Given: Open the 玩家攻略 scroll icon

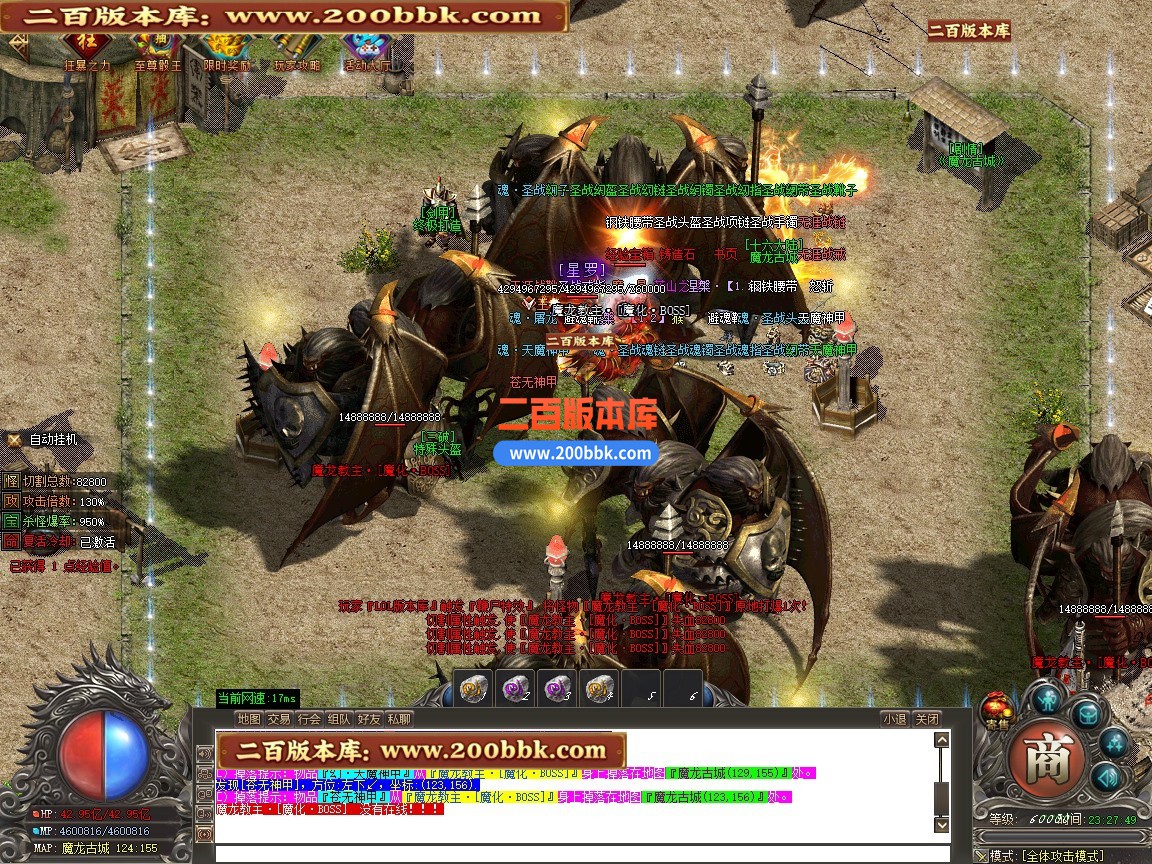Looking at the screenshot, I should 298,48.
